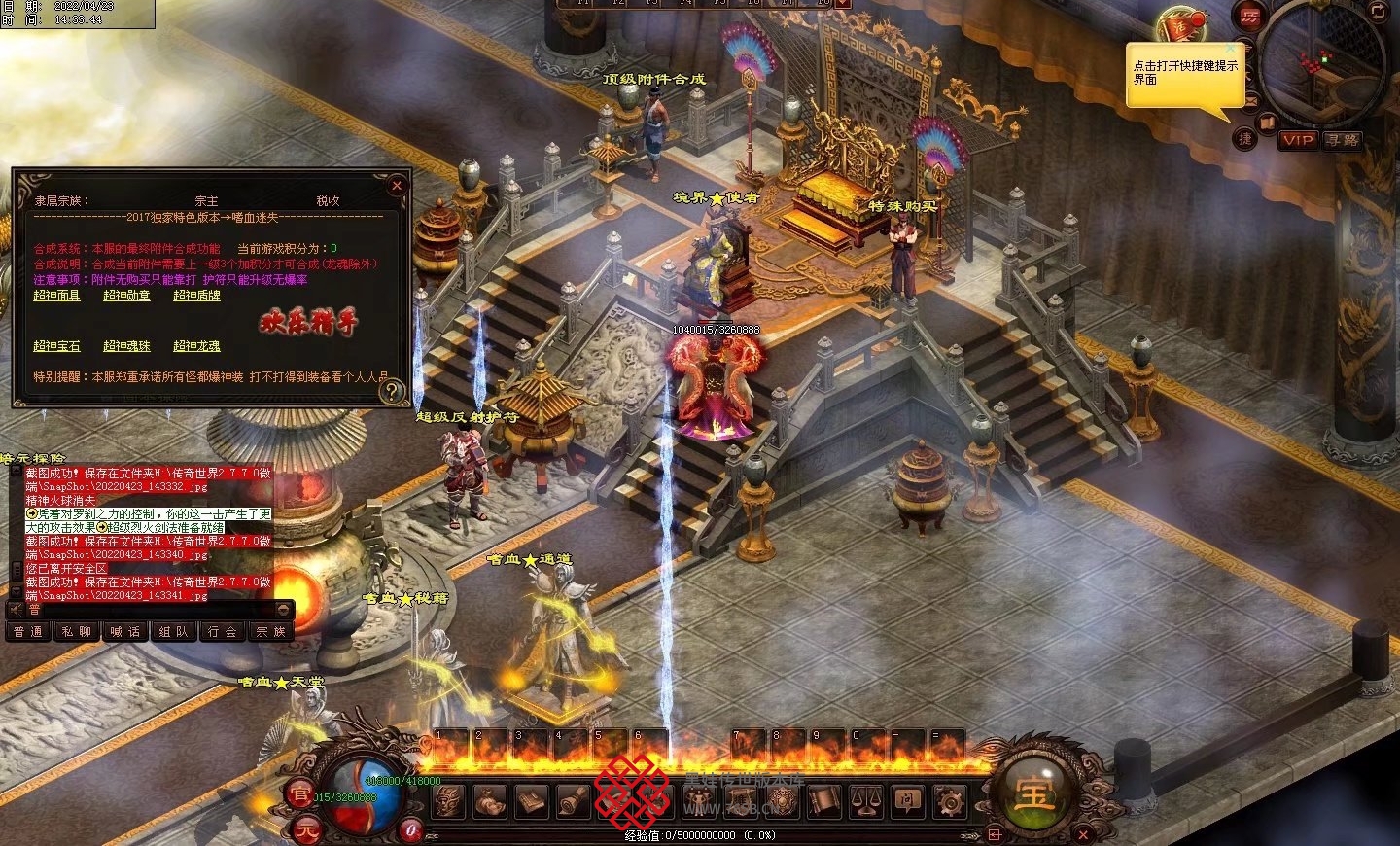
Task: Click the question mark help button
Action: click(392, 391)
